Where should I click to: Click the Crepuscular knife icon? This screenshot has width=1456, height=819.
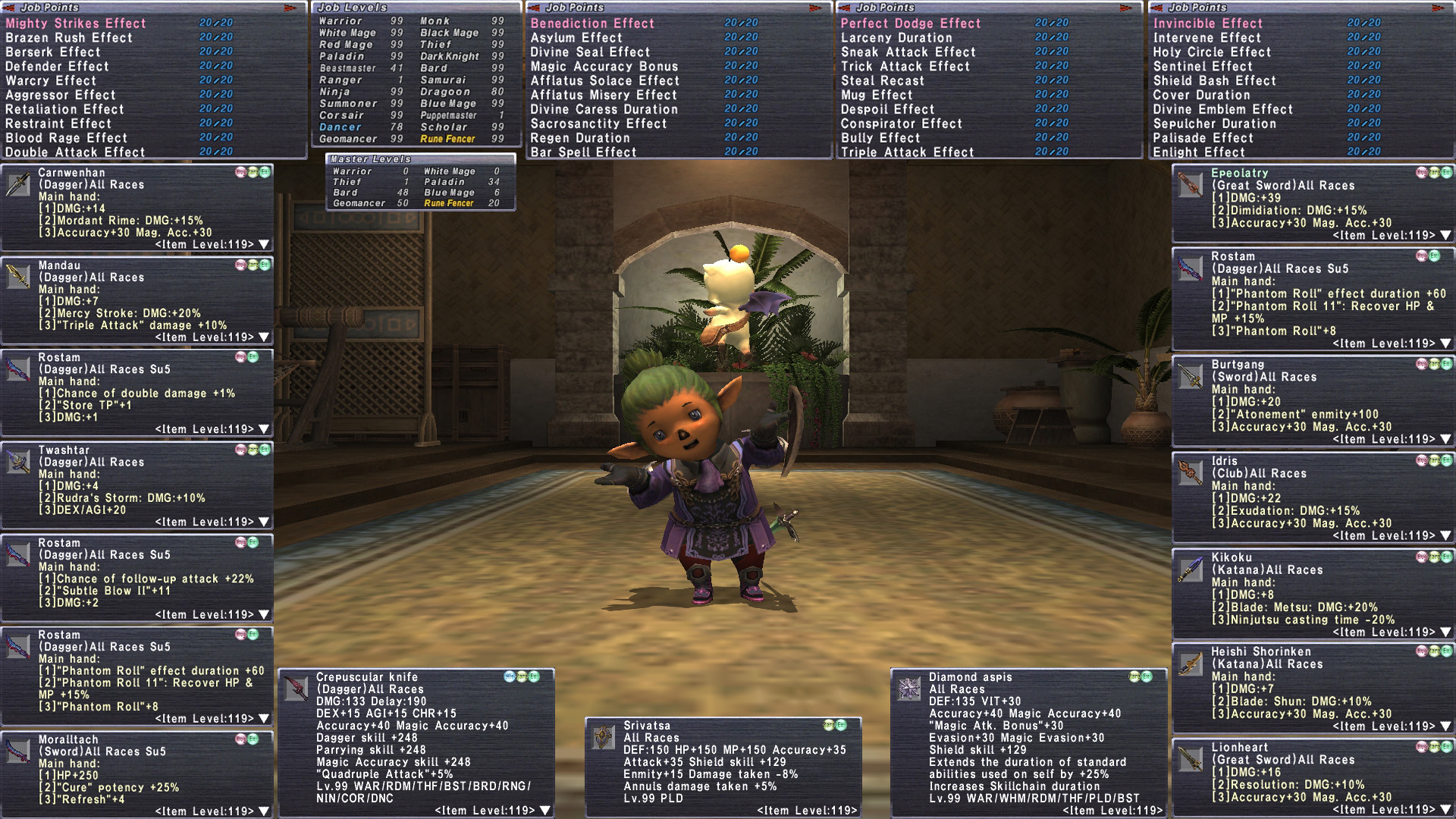tap(296, 689)
